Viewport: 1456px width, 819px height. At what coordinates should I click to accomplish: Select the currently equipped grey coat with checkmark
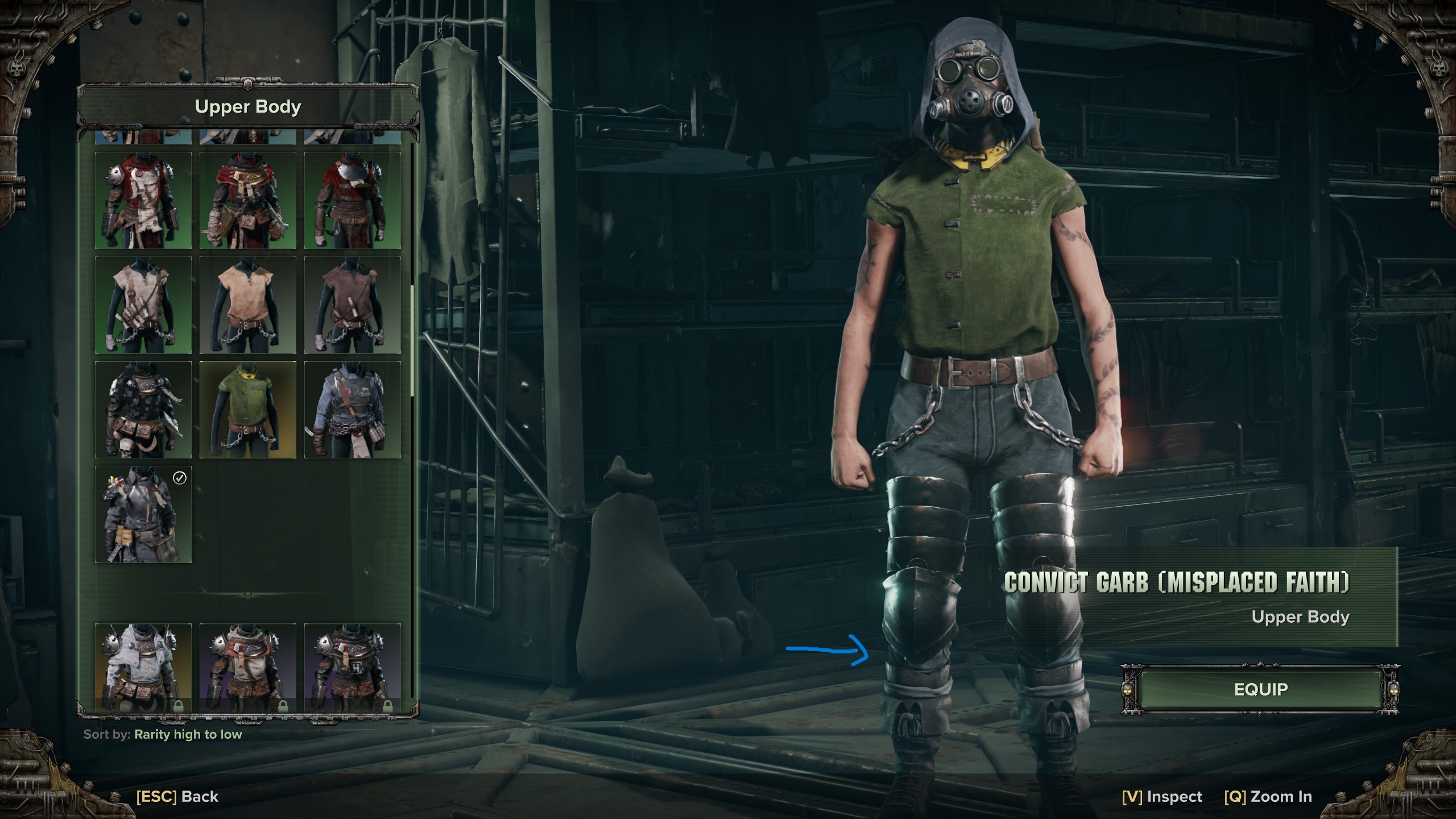click(143, 514)
